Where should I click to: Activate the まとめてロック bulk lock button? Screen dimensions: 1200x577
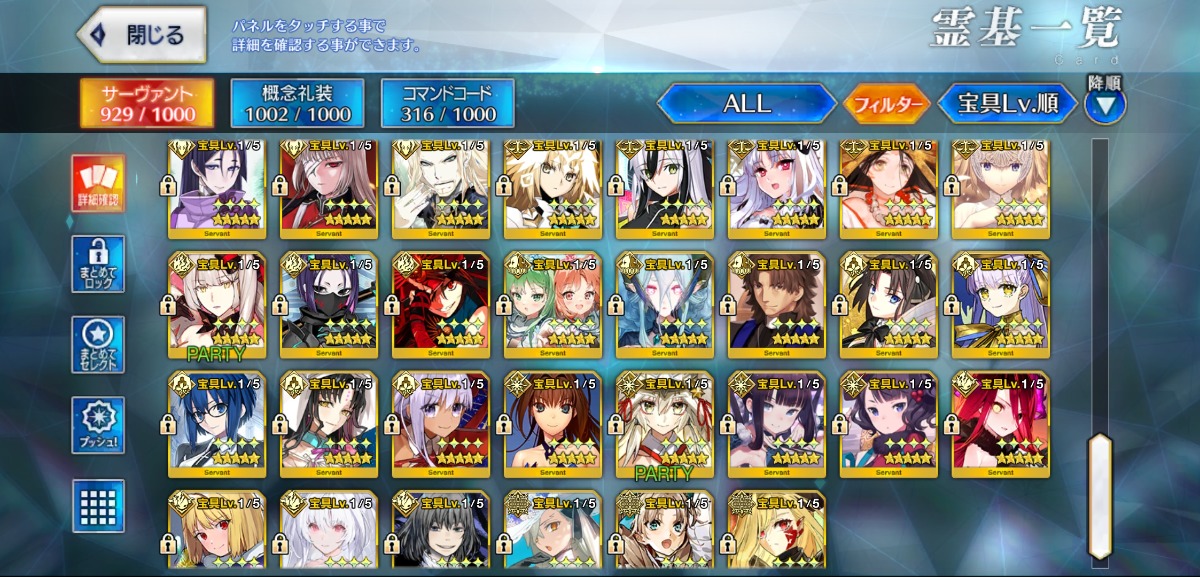[98, 264]
